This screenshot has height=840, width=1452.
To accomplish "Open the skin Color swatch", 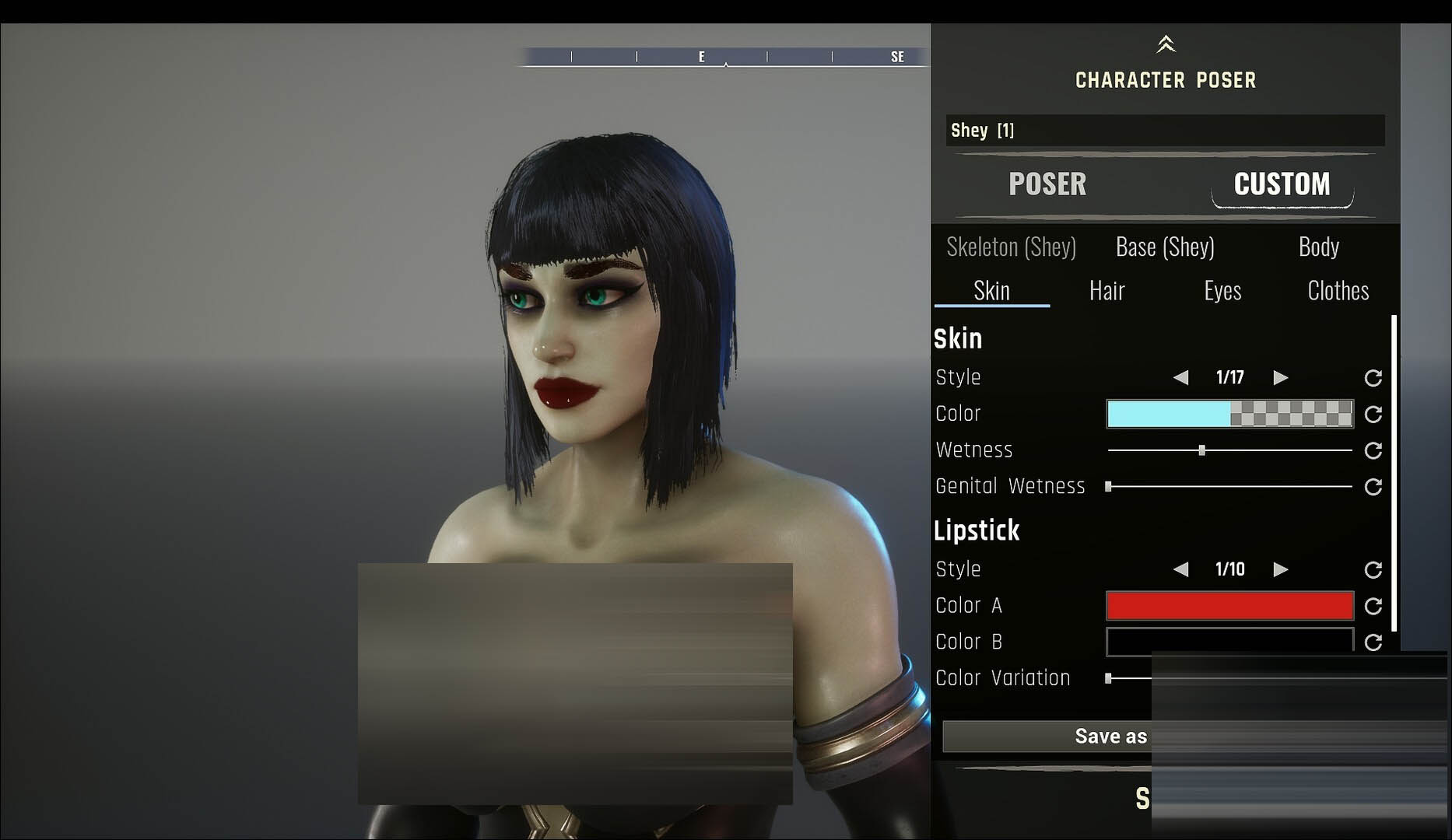I will click(x=1229, y=414).
